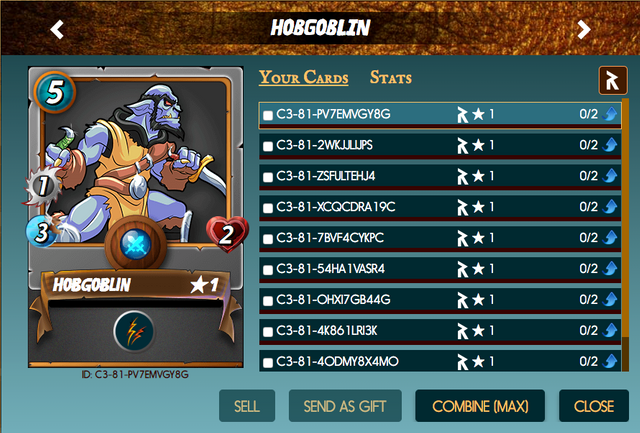
Task: Sell the selected Hobgoblin card
Action: pos(246,407)
